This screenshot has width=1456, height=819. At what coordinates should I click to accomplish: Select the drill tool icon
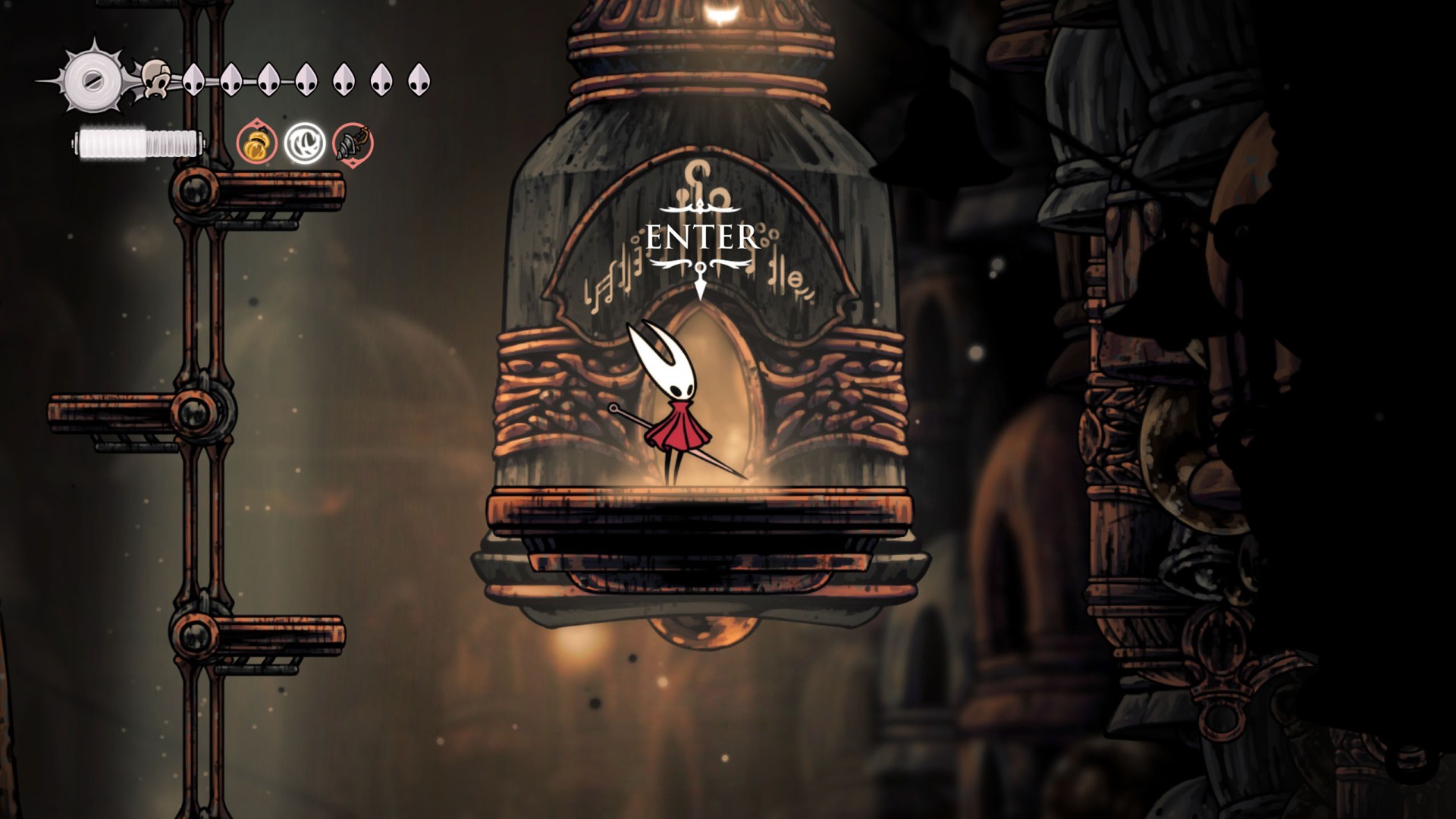(x=353, y=143)
